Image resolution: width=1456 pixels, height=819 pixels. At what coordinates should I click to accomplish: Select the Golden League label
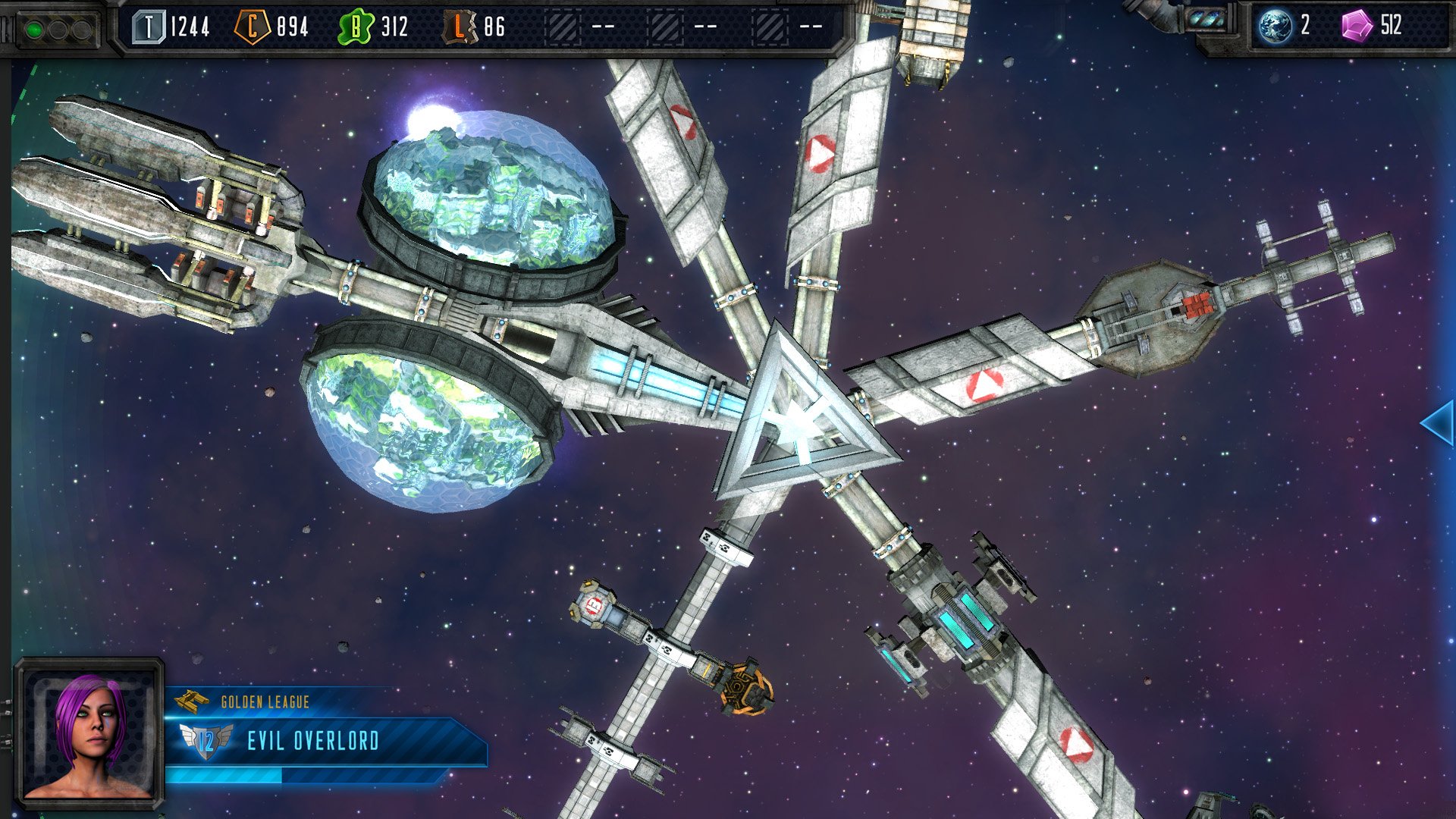pos(265,702)
